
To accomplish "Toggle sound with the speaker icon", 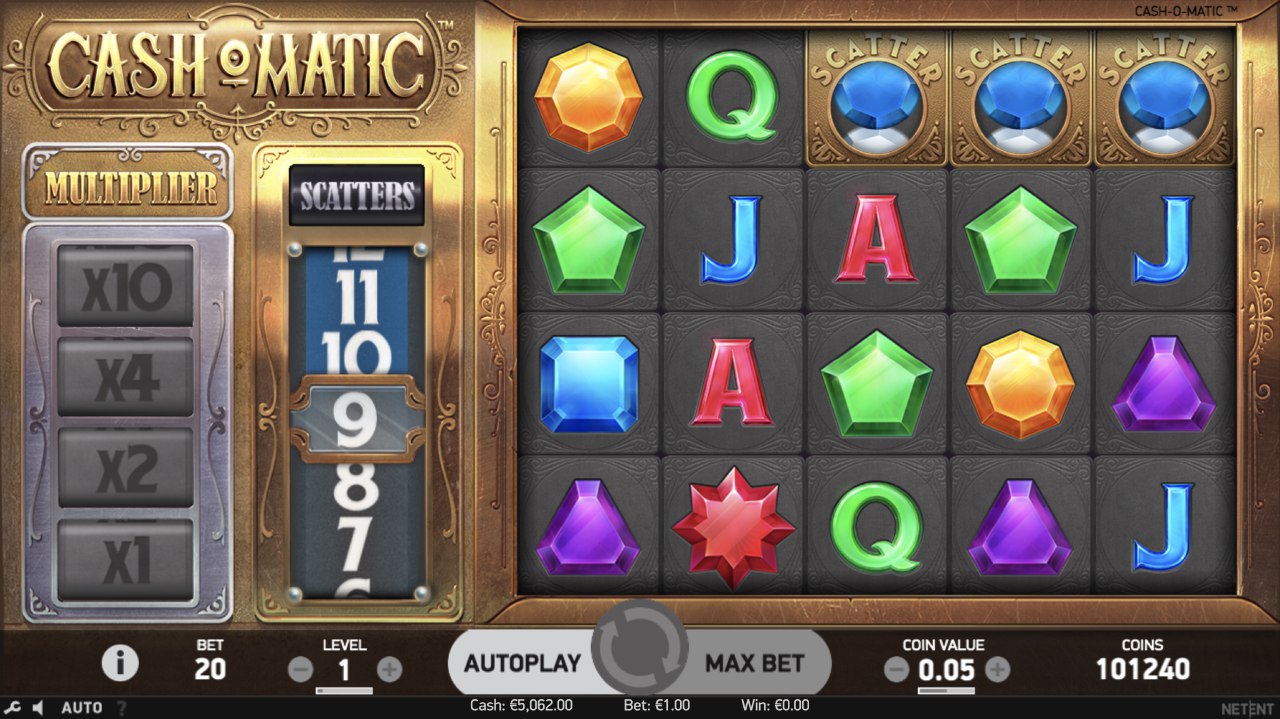I will point(37,708).
